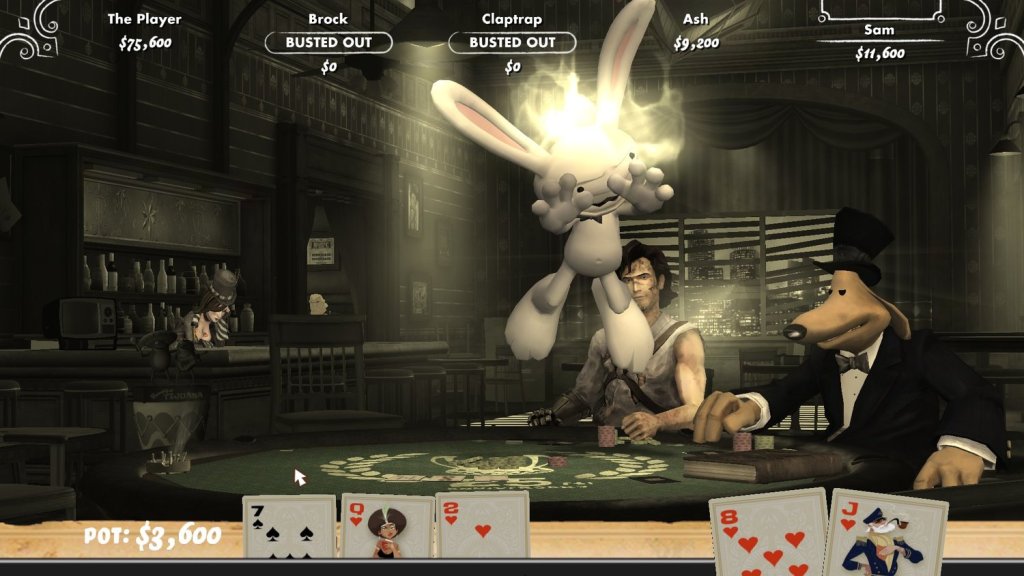This screenshot has width=1024, height=576.
Task: Click the Queen community card
Action: (x=385, y=526)
